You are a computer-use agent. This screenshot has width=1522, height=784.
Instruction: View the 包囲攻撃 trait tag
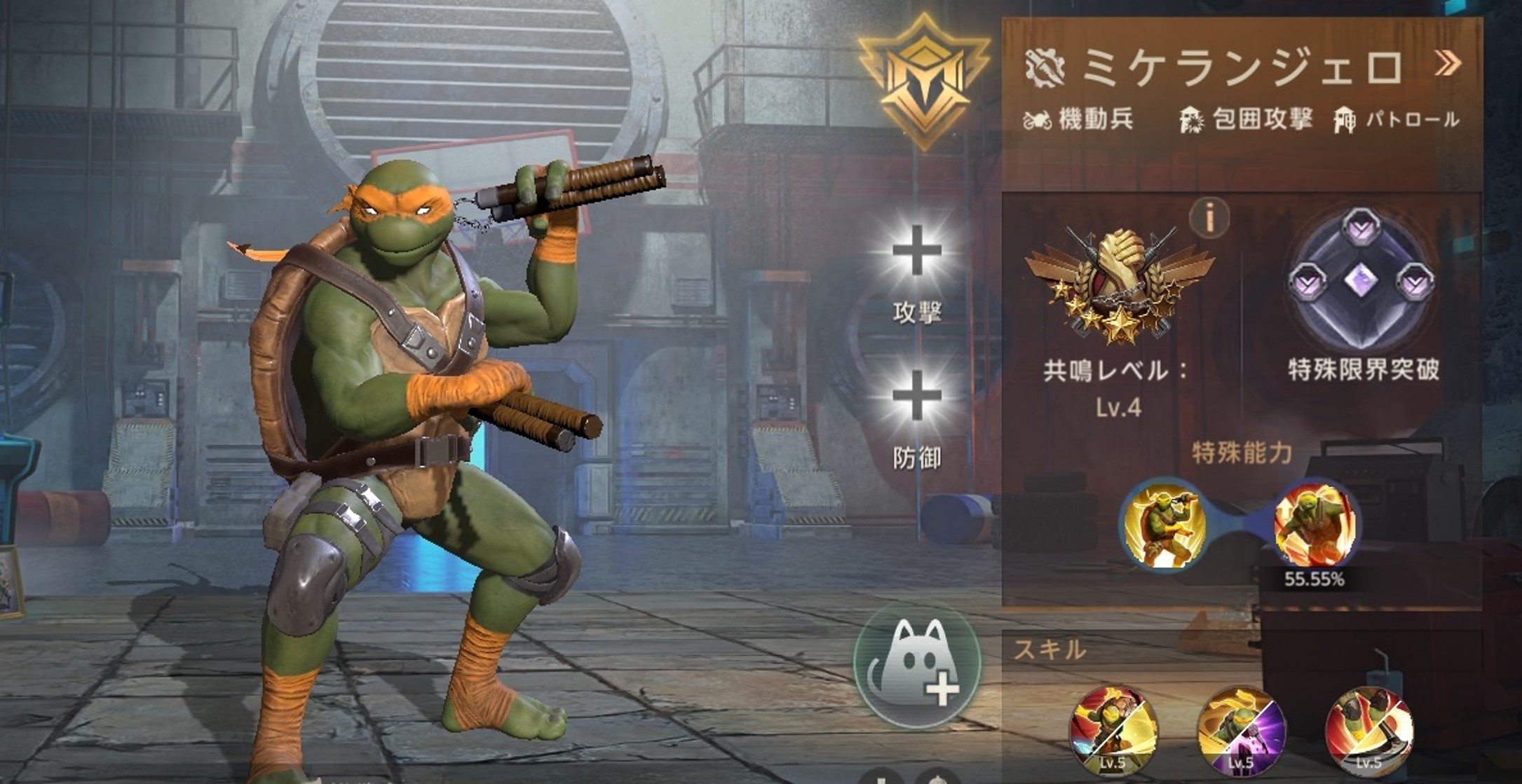tap(1246, 120)
